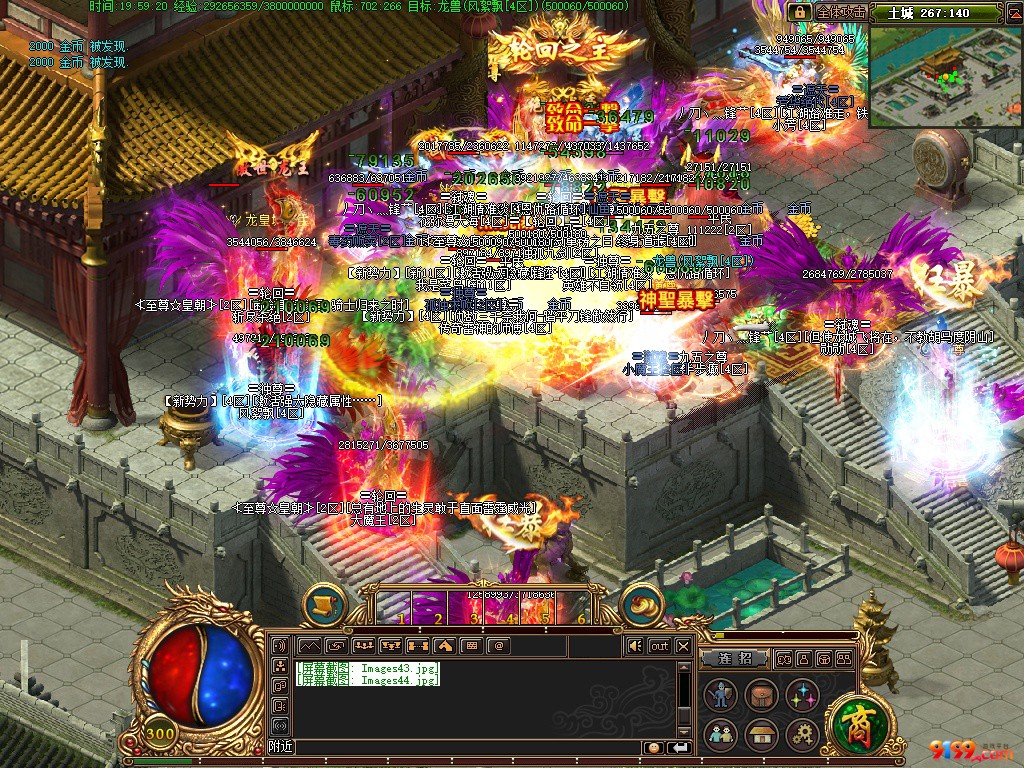Open the smiley emoticon picker
1024x768 pixels.
pos(653,747)
